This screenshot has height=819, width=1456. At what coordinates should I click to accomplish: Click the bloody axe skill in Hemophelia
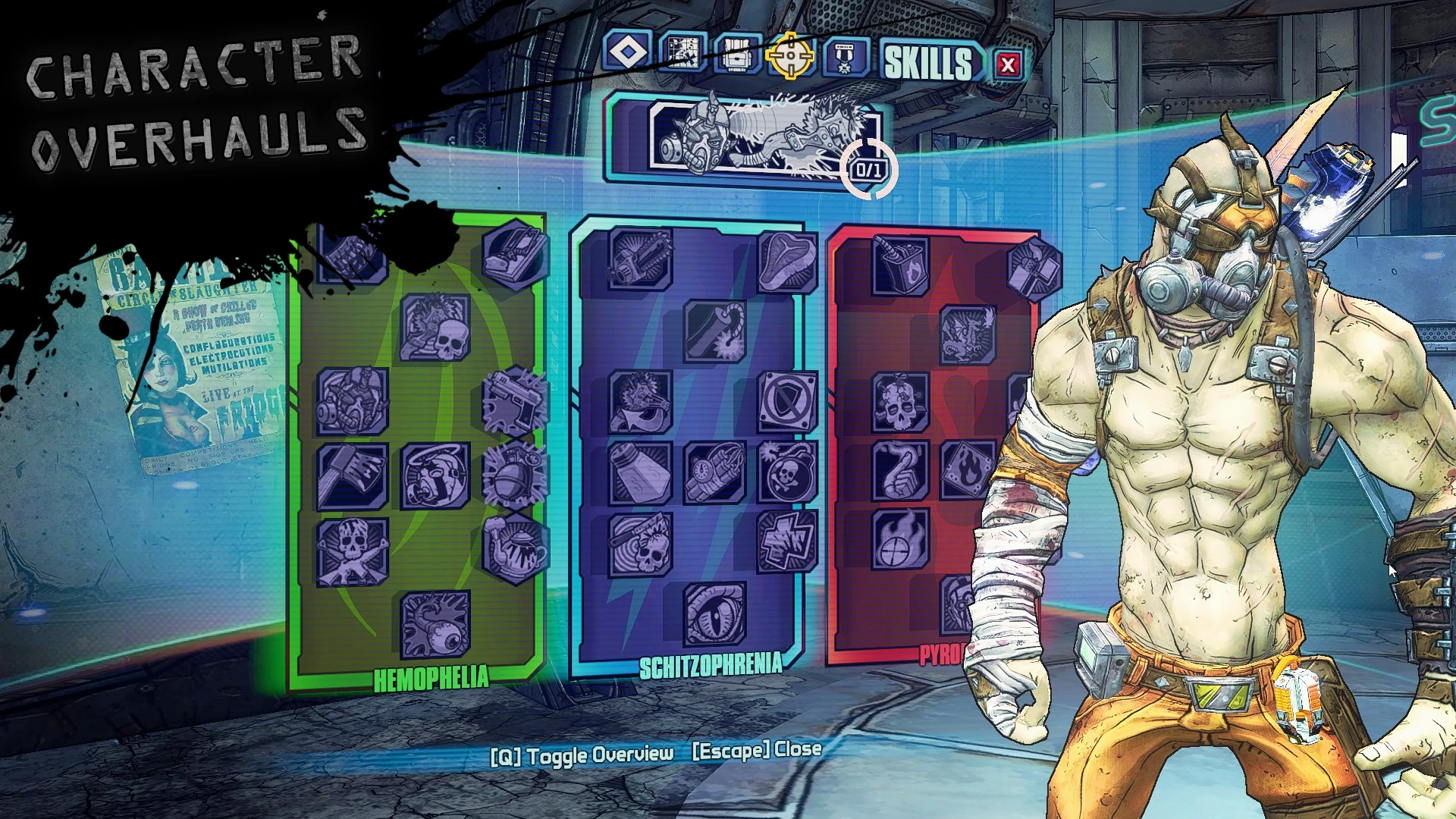353,474
